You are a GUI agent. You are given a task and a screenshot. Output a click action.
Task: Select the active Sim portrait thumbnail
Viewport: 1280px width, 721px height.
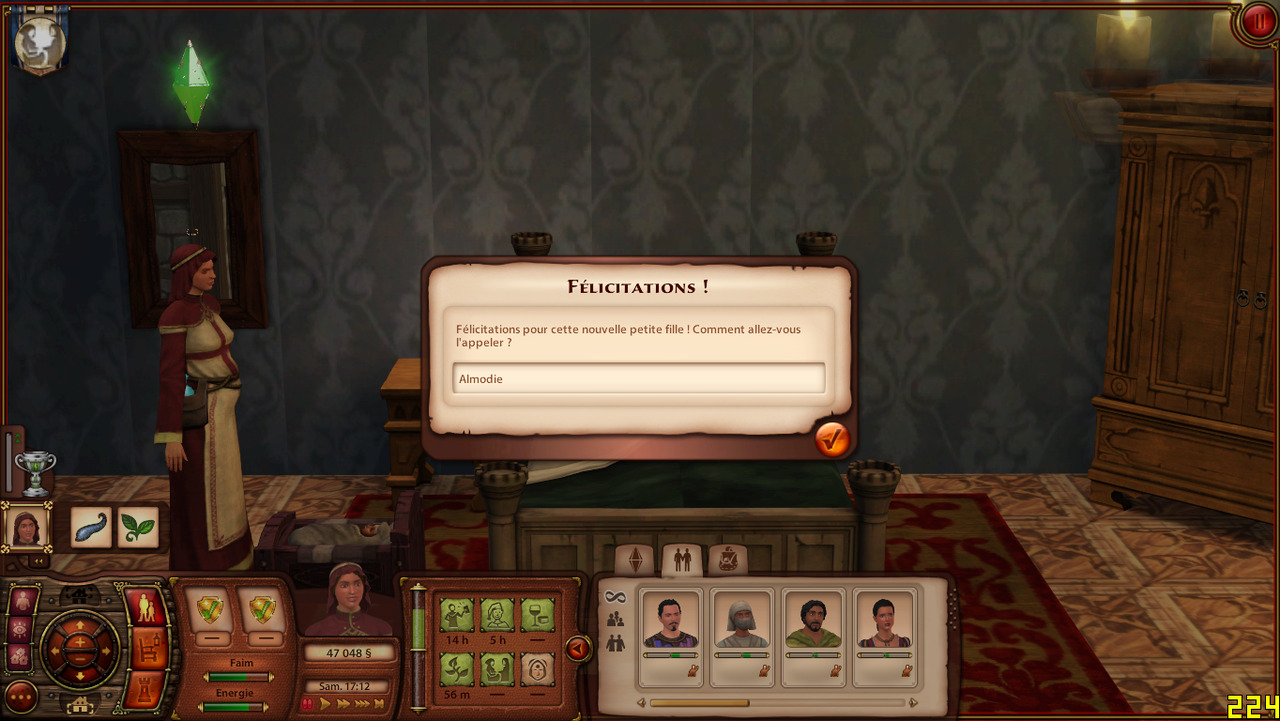click(26, 527)
